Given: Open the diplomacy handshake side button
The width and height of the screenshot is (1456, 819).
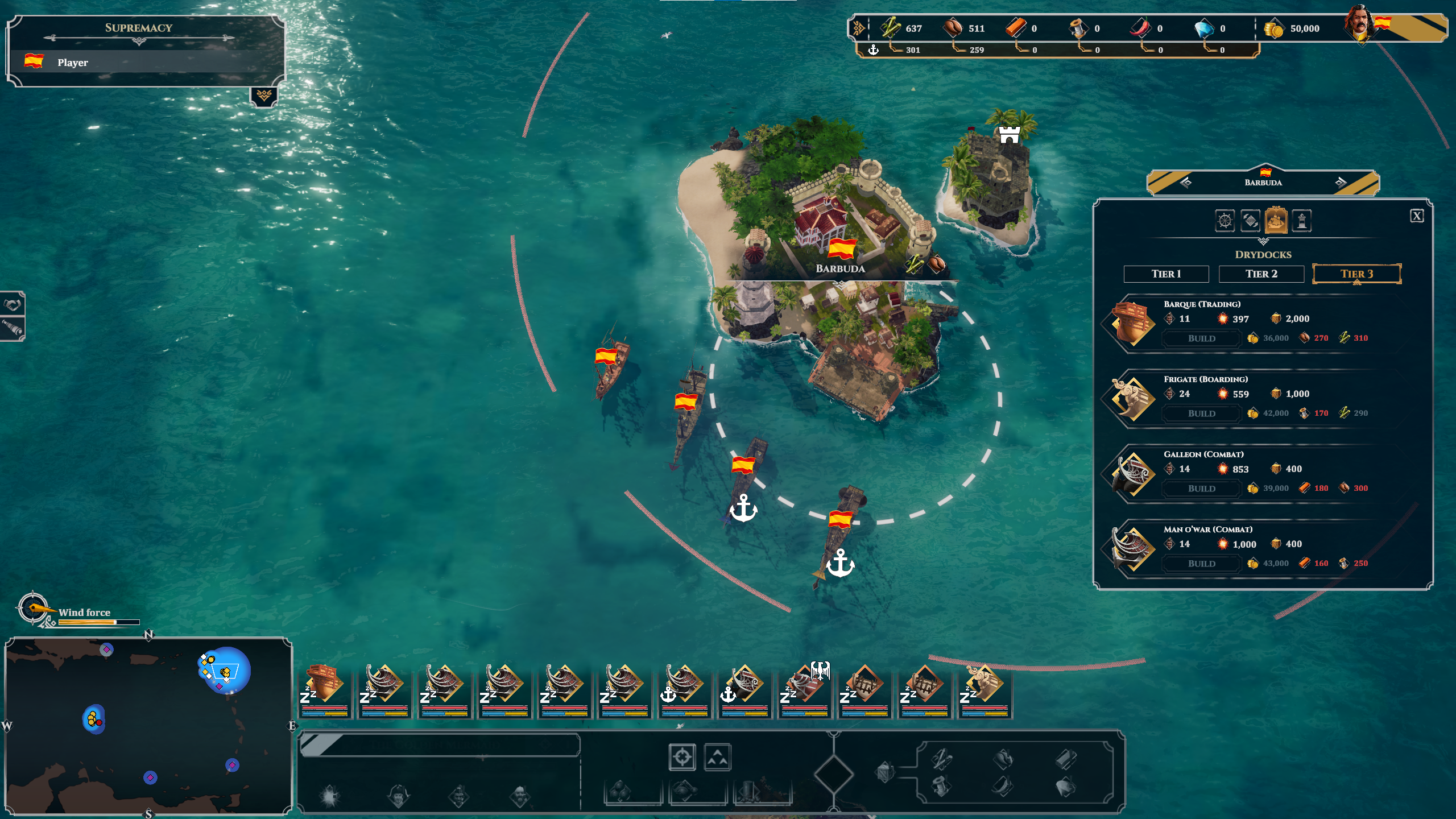Looking at the screenshot, I should (x=13, y=305).
